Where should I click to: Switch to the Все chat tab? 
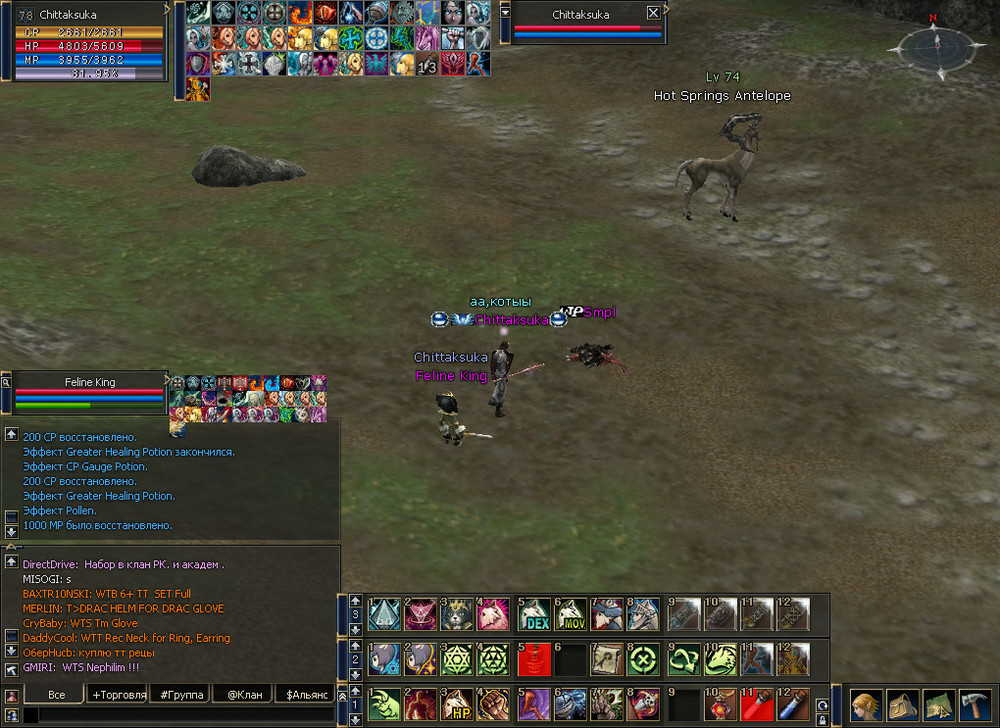pos(56,694)
